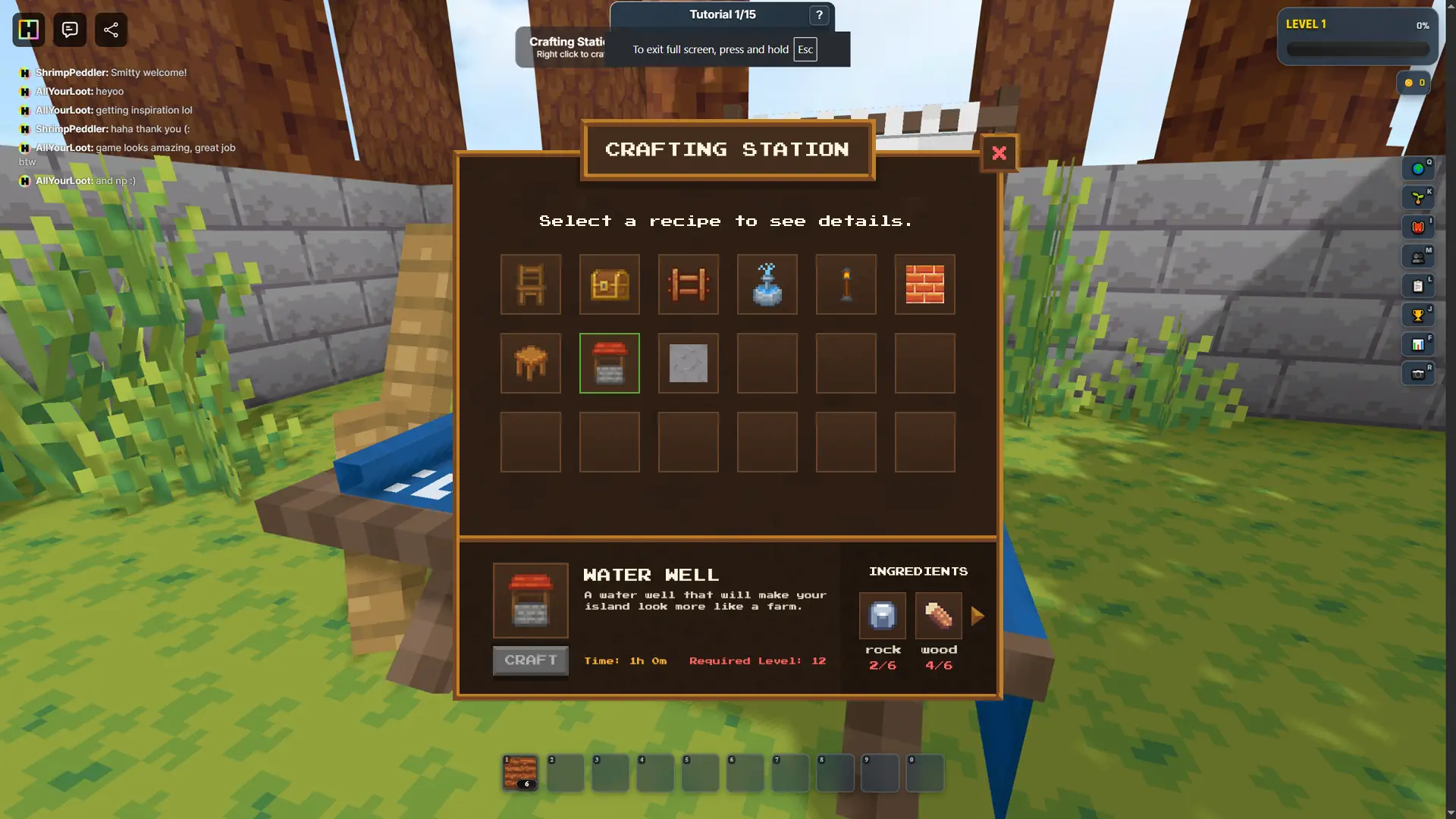Select the treasure chest recipe
The image size is (1456, 819).
609,284
